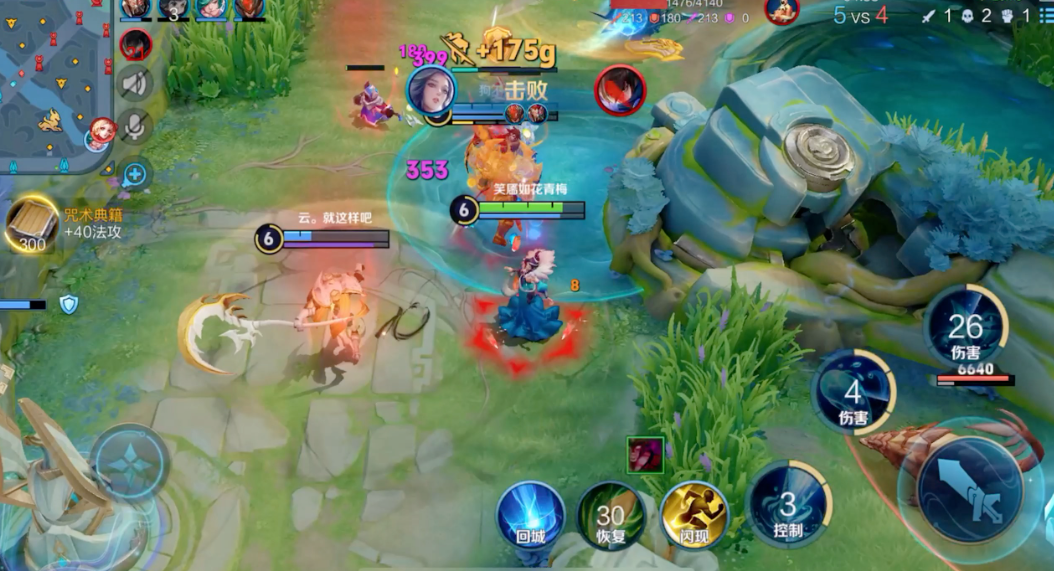The width and height of the screenshot is (1054, 571).
Task: Open the 5 vs 4 scoreboard
Action: tap(860, 14)
